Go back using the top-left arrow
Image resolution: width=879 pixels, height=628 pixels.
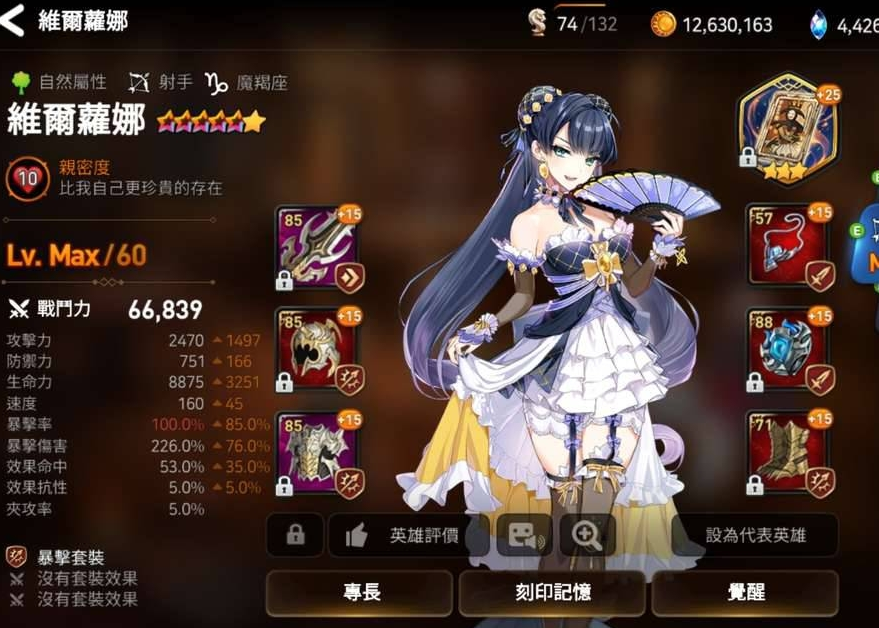click(13, 20)
